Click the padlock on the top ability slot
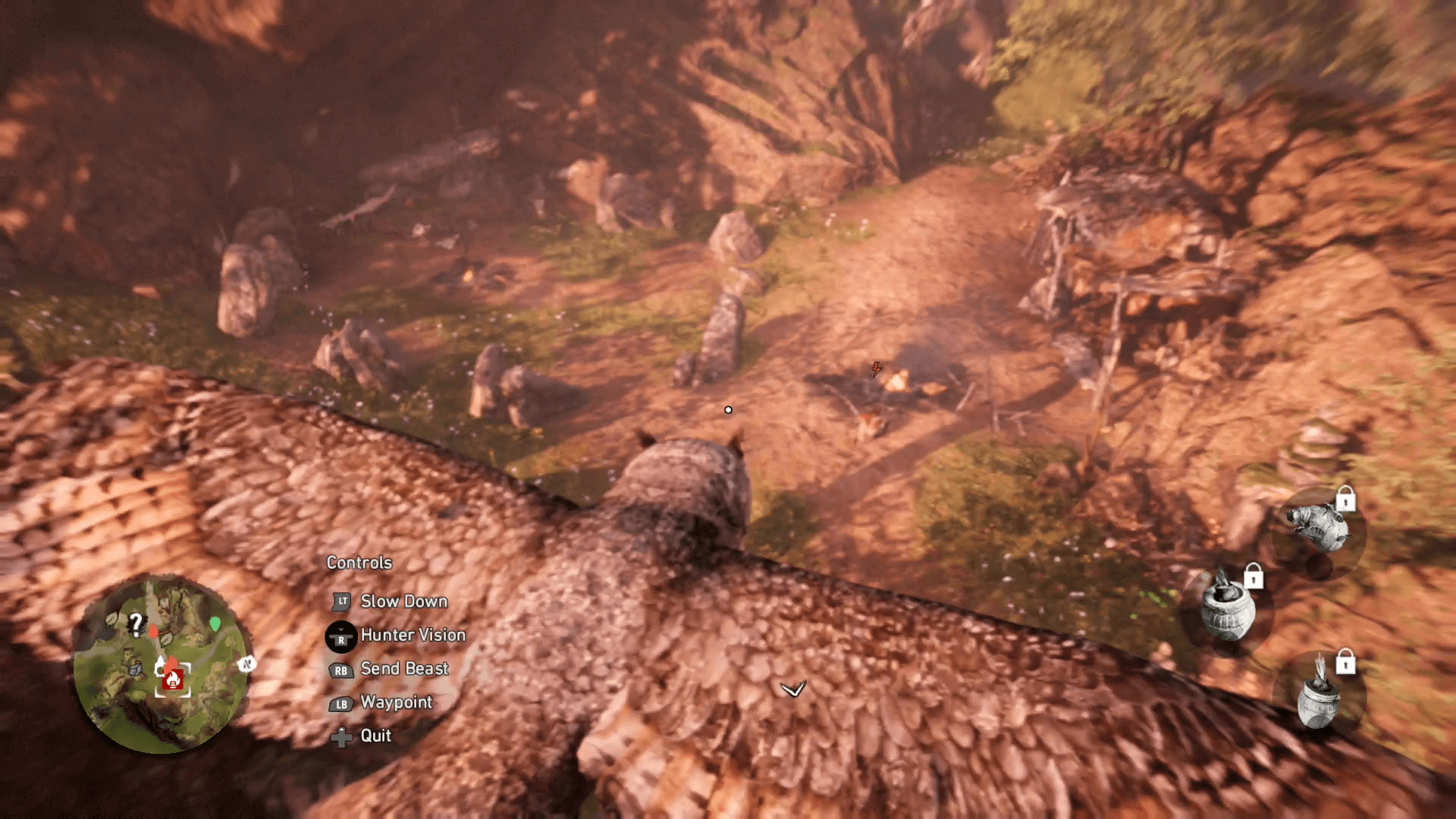Viewport: 1456px width, 819px height. pyautogui.click(x=1345, y=498)
